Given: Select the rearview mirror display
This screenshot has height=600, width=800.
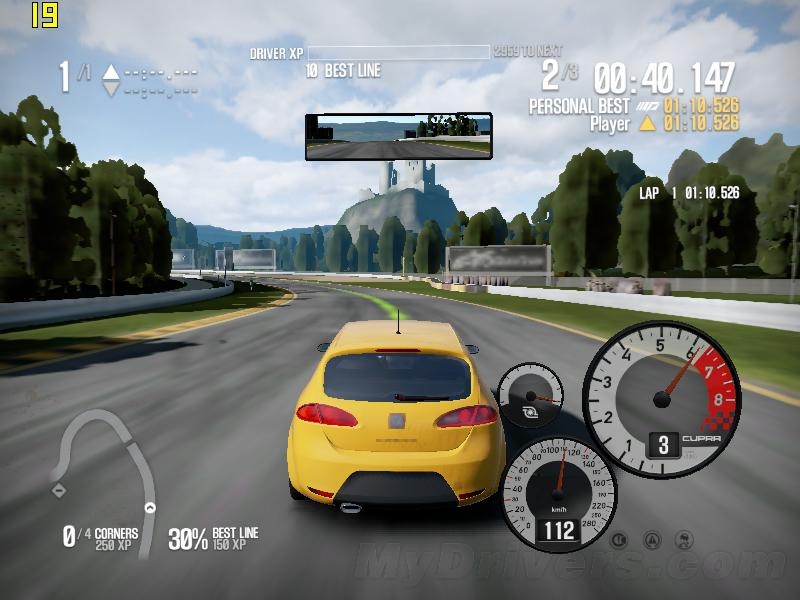Looking at the screenshot, I should pos(398,136).
